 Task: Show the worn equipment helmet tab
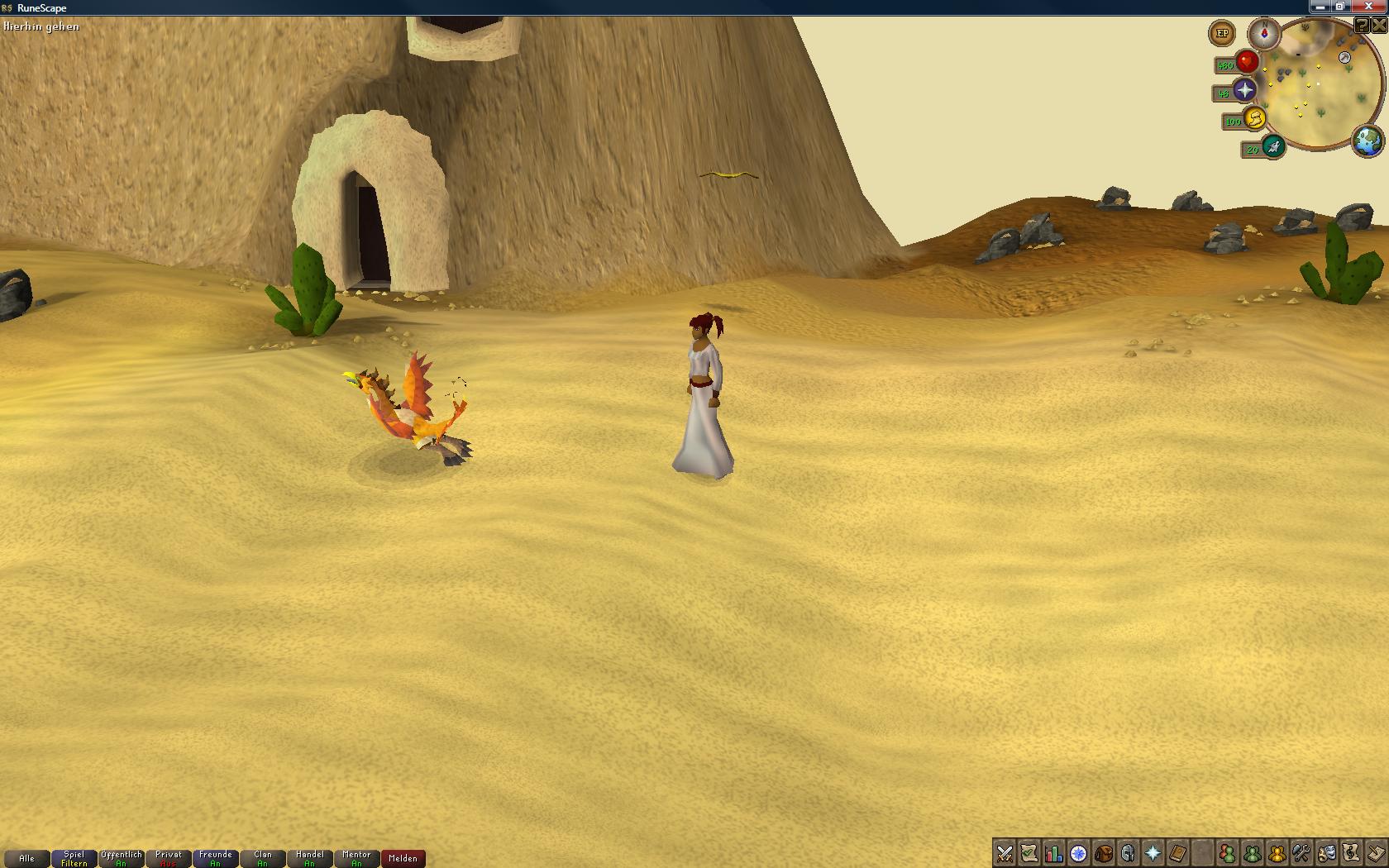pos(1128,853)
